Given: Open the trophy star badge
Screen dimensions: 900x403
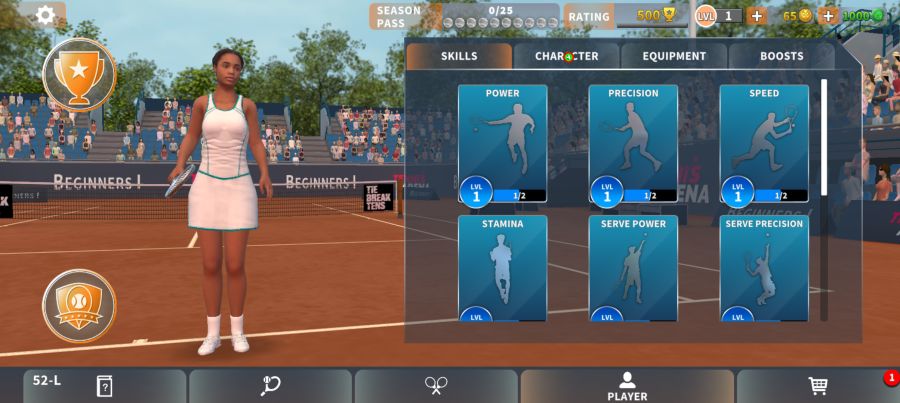Looking at the screenshot, I should coord(79,74).
